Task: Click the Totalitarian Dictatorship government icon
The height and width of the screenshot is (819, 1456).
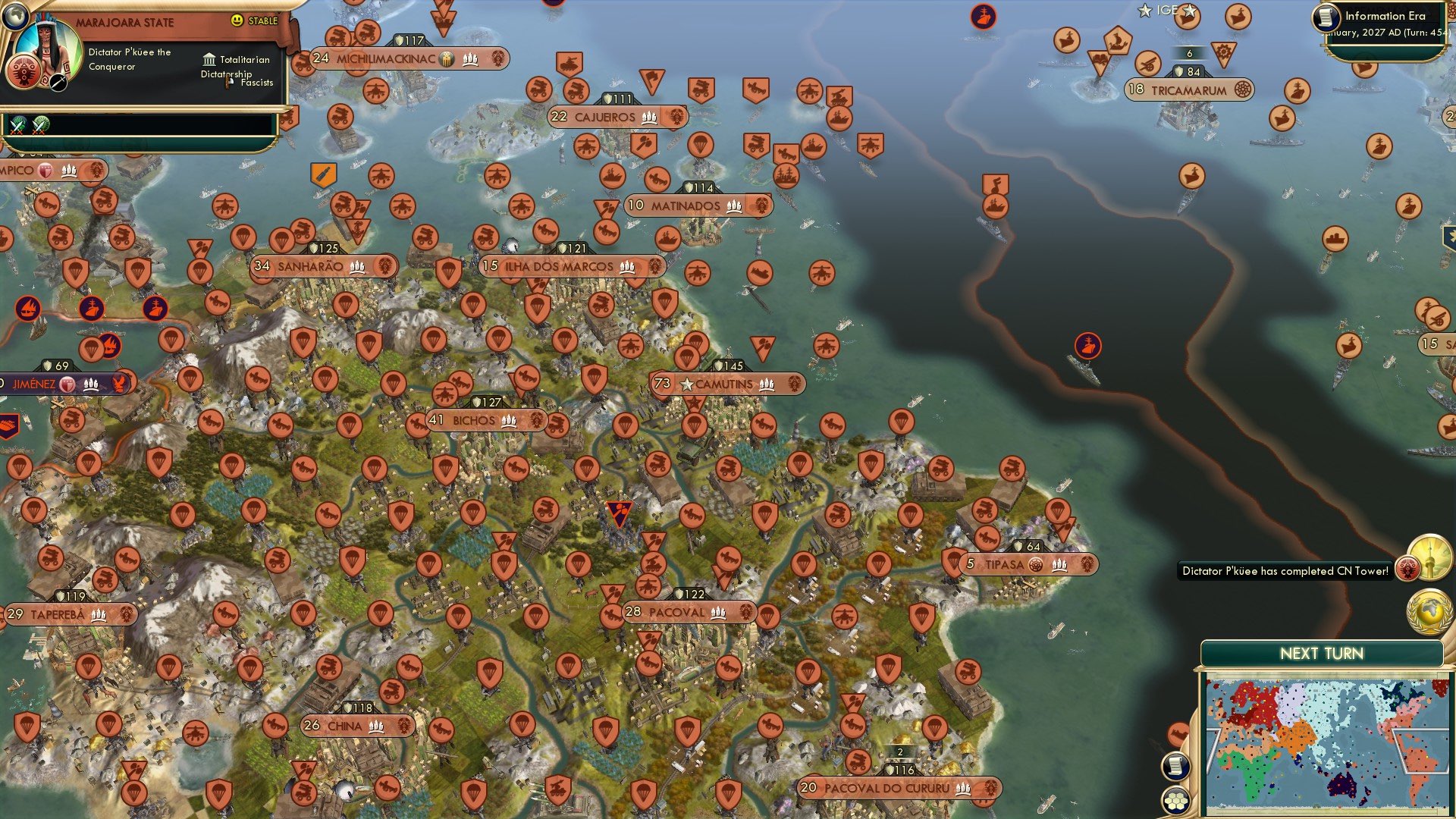Action: 209,59
